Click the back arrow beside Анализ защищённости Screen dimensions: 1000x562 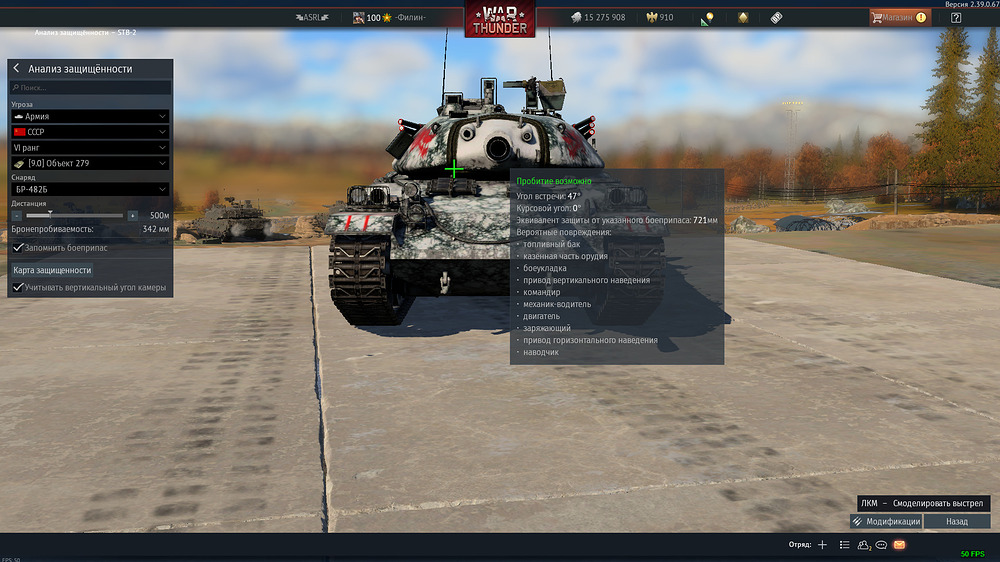tap(16, 69)
